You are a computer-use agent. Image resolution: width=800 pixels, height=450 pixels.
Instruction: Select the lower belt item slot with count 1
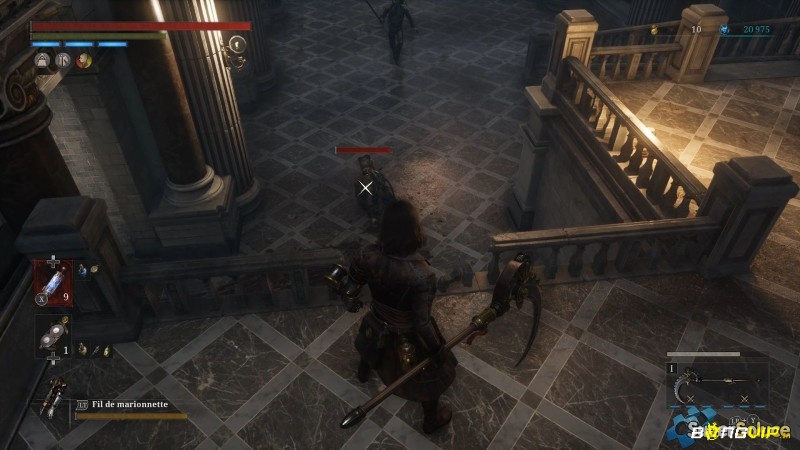pyautogui.click(x=51, y=338)
